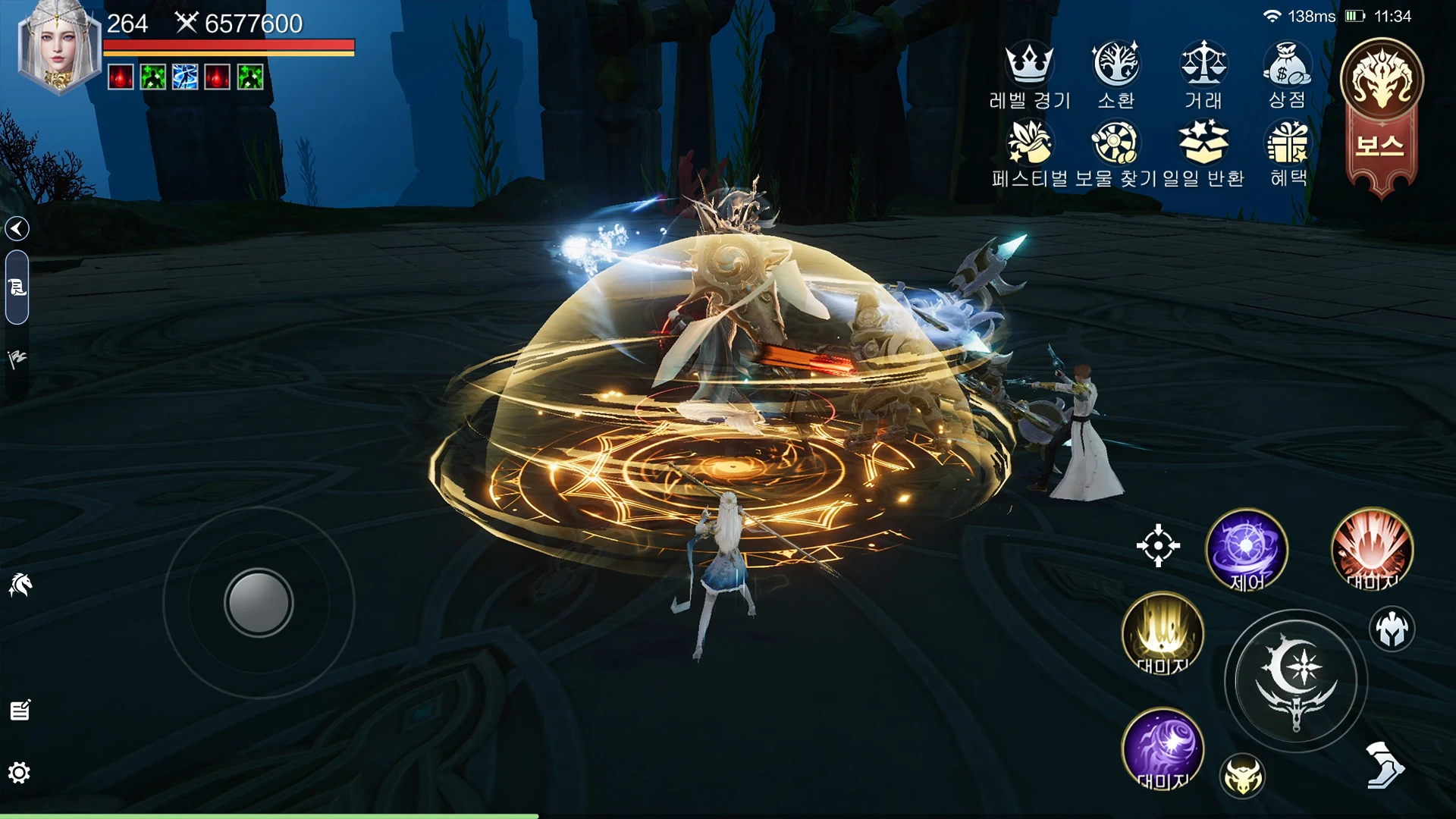This screenshot has width=1456, height=819.
Task: Open the notes list icon
Action: pos(20,711)
